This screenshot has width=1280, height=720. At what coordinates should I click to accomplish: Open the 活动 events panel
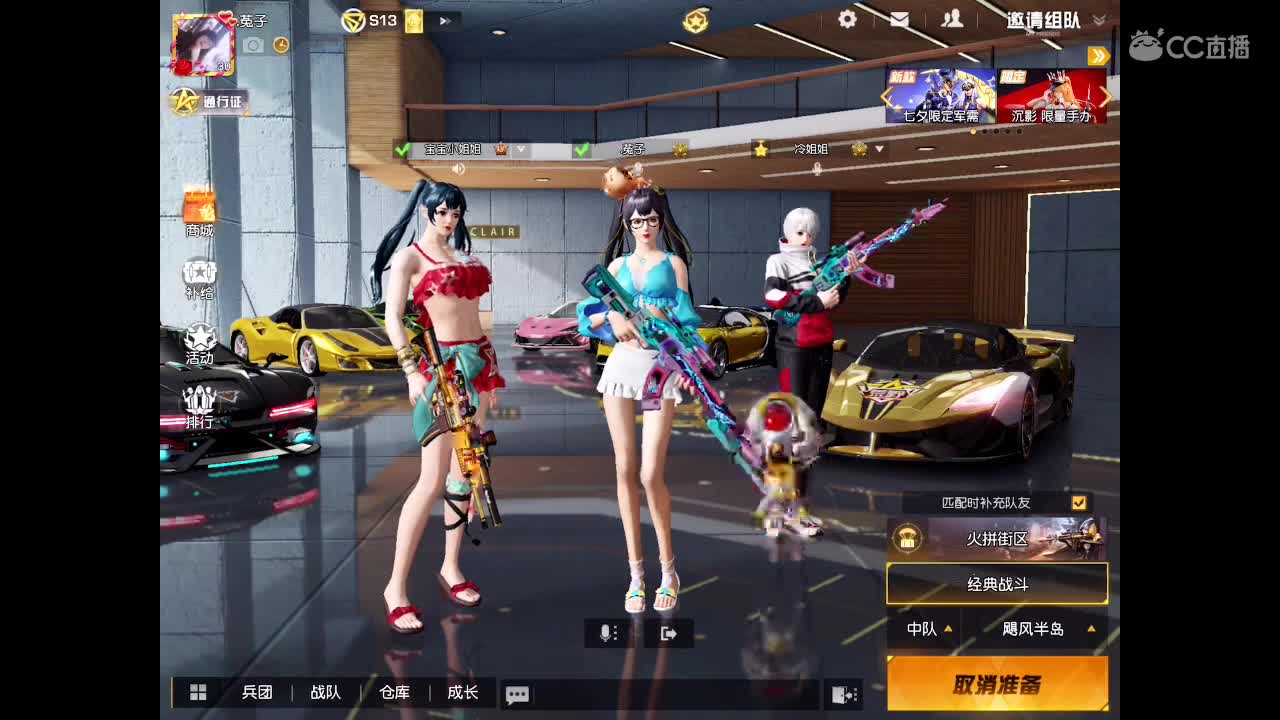point(198,342)
